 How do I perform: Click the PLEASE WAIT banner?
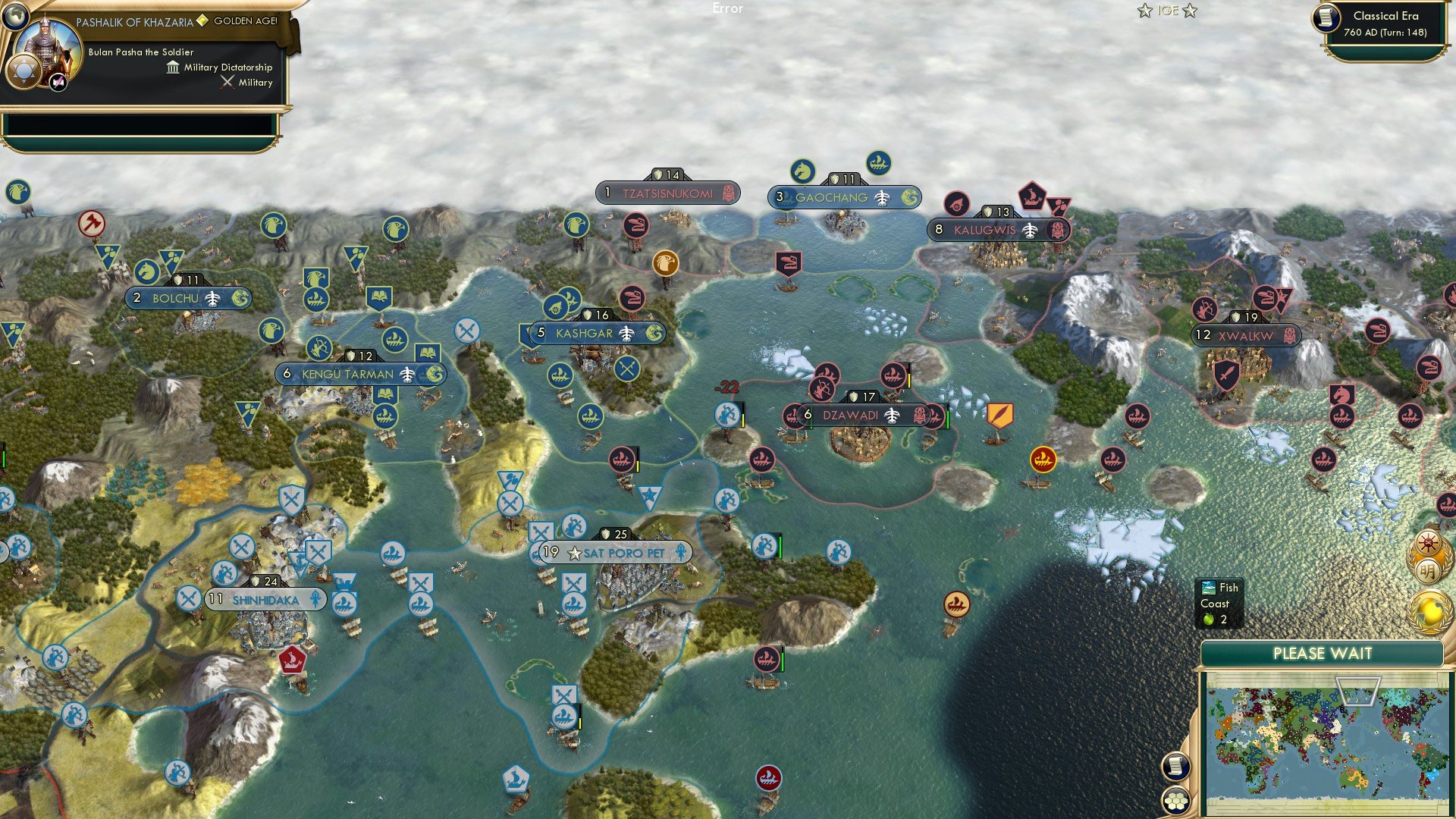pyautogui.click(x=1323, y=653)
